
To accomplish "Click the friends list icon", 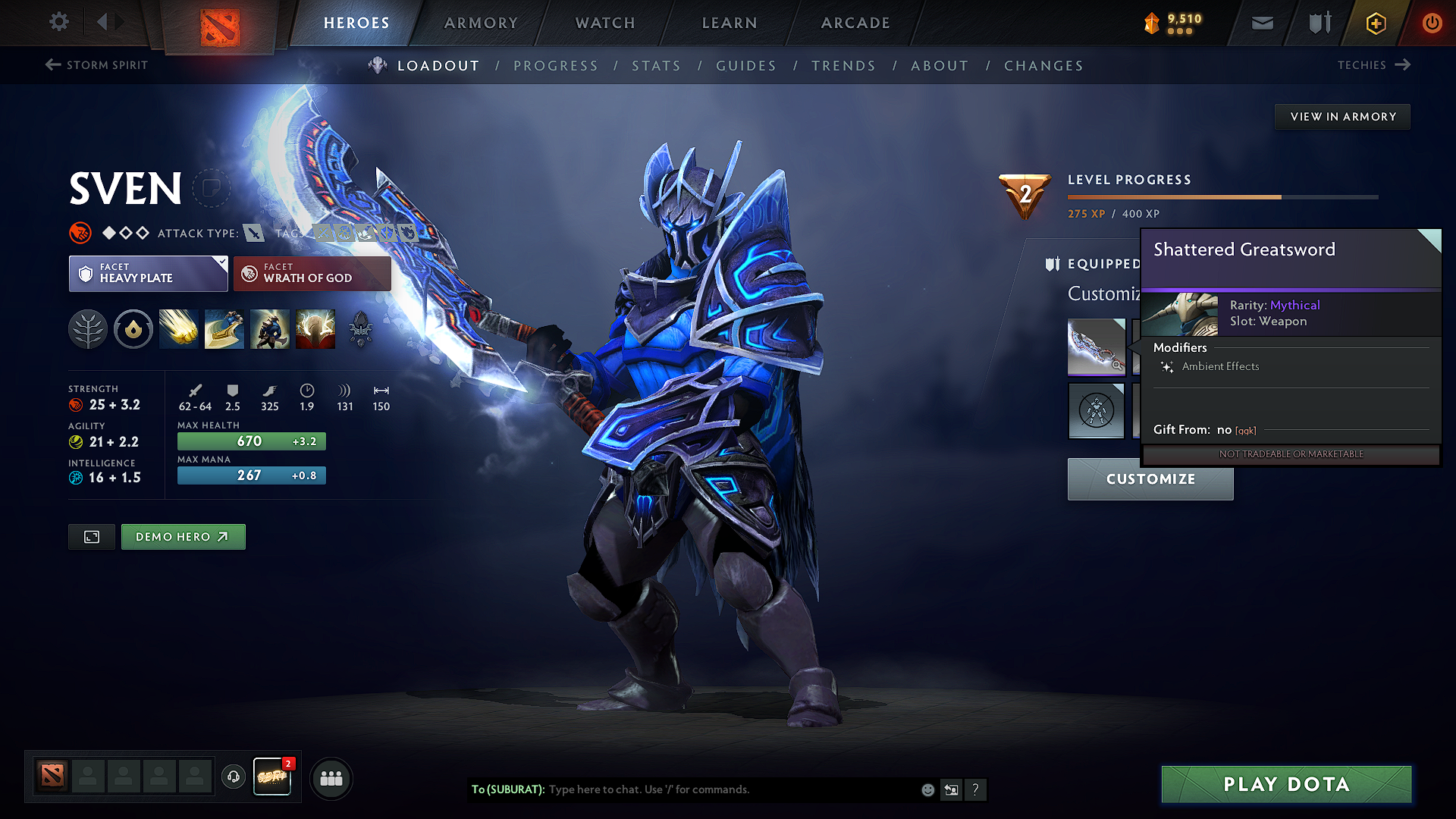I will pyautogui.click(x=331, y=778).
